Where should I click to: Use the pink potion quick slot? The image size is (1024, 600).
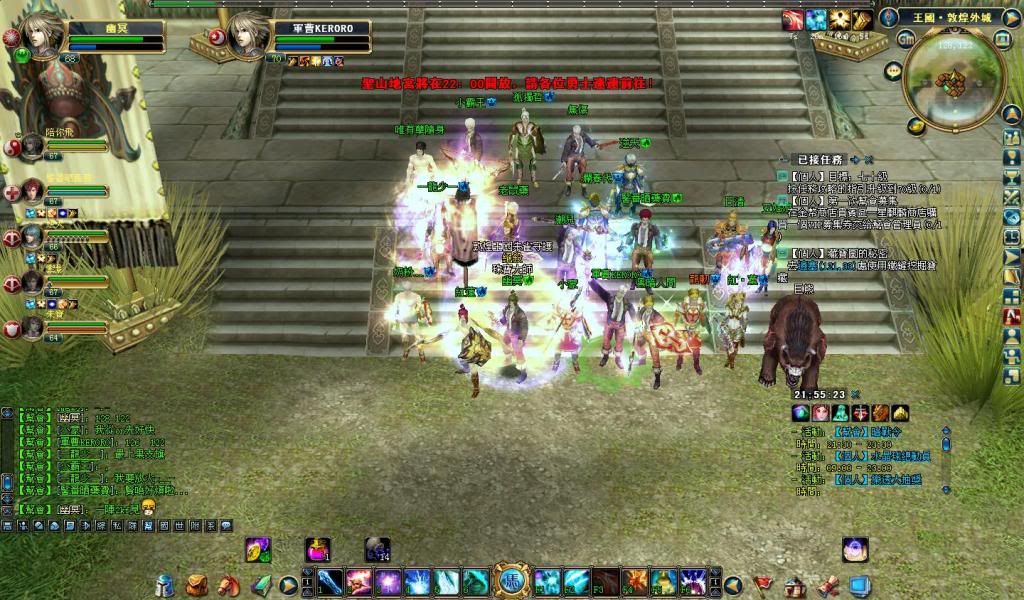pos(318,548)
